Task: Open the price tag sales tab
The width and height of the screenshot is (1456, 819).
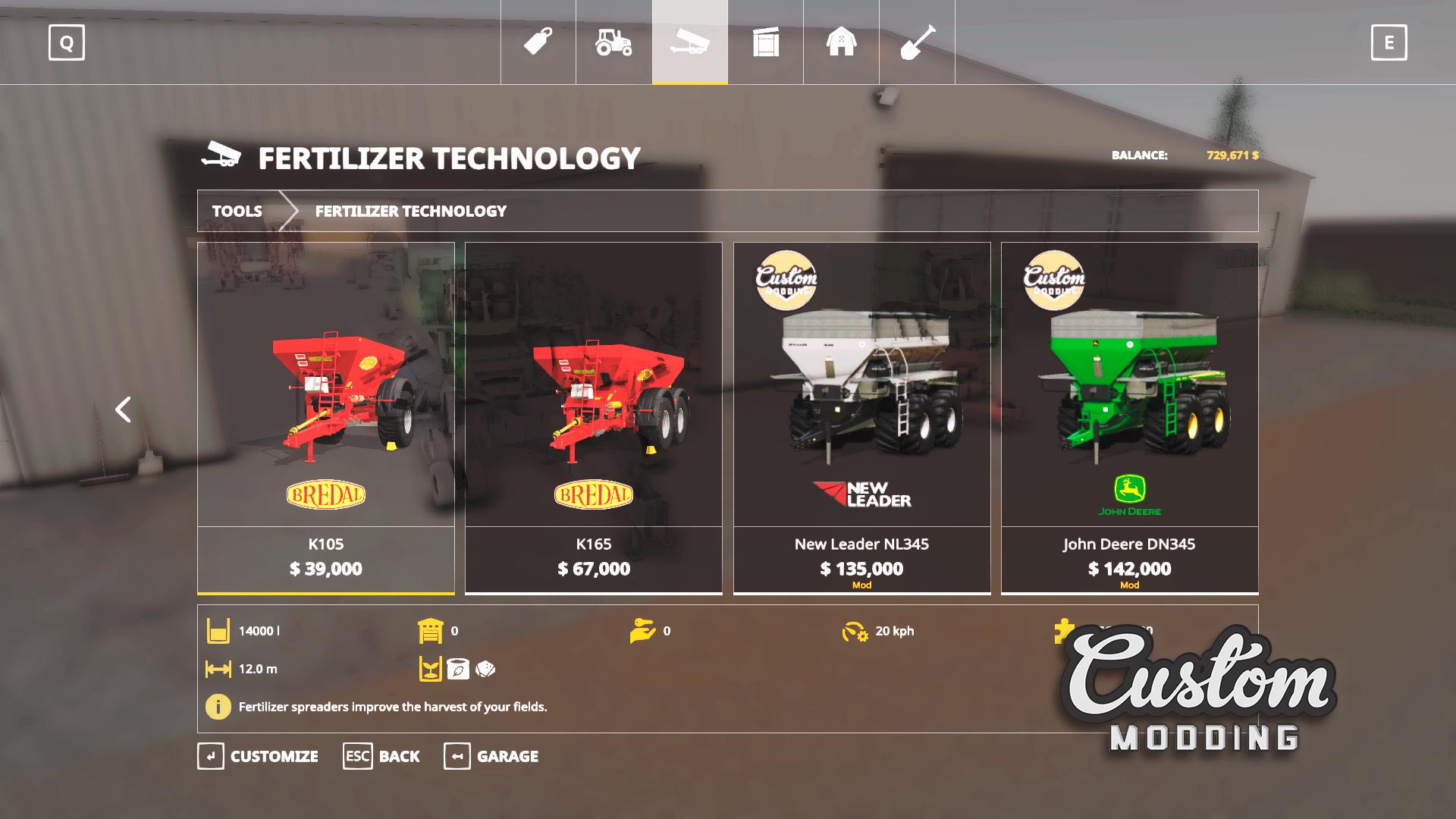Action: tap(538, 42)
